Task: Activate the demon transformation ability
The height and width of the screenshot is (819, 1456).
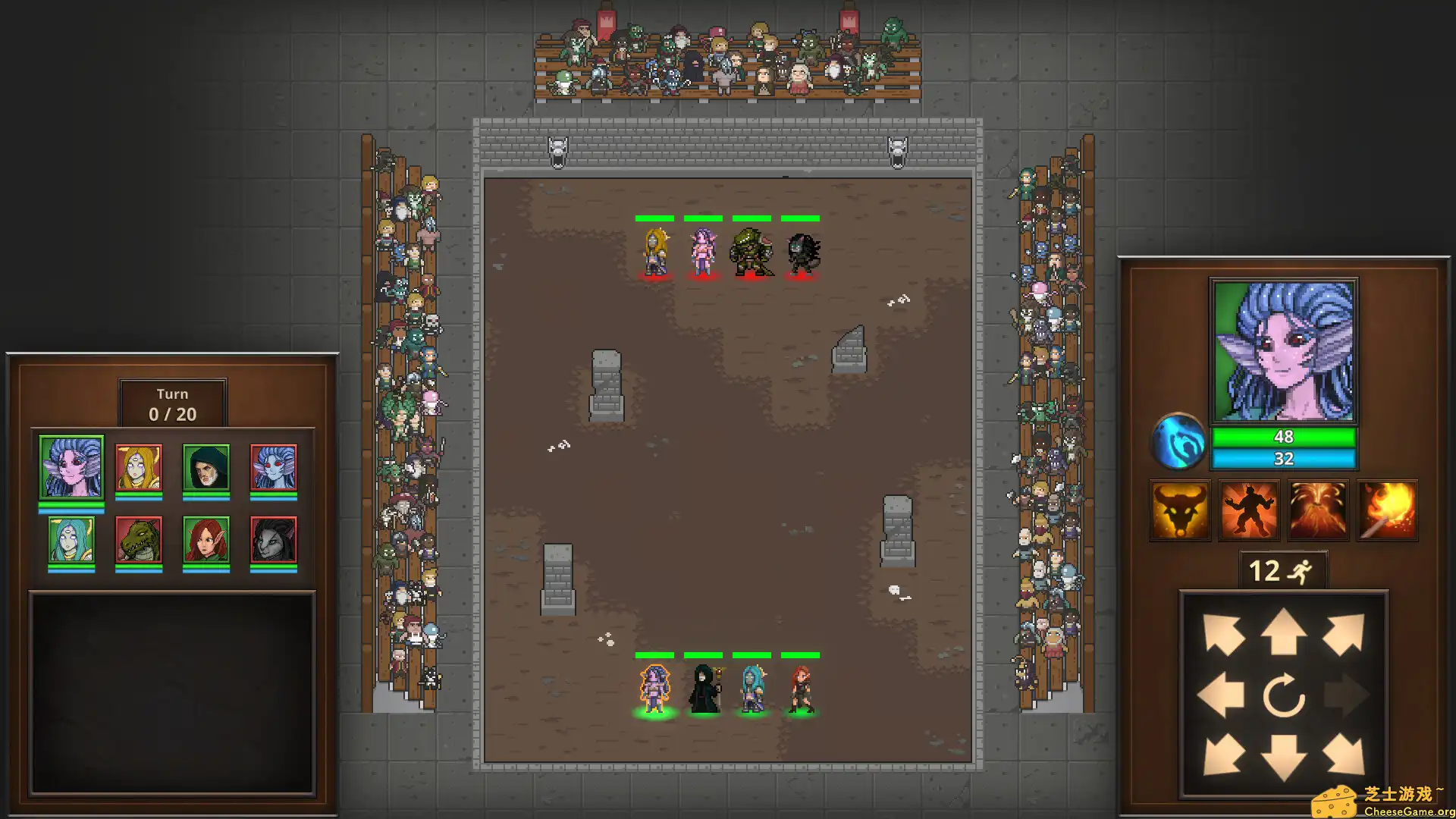Action: [1248, 509]
